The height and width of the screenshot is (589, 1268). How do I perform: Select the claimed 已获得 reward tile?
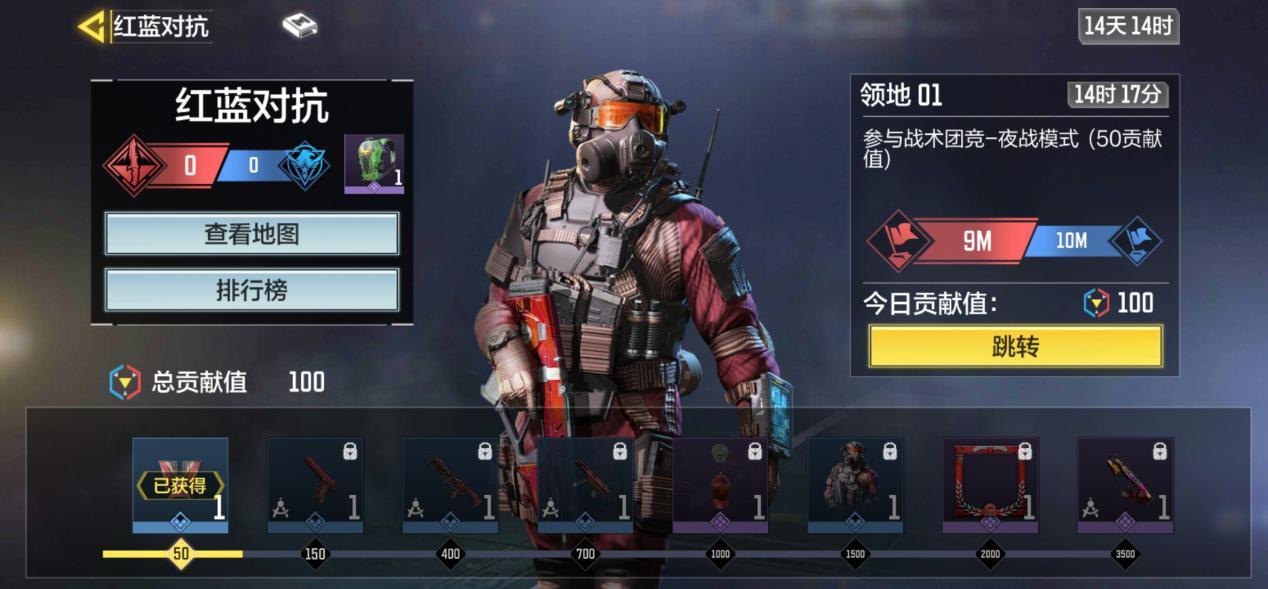pyautogui.click(x=180, y=485)
